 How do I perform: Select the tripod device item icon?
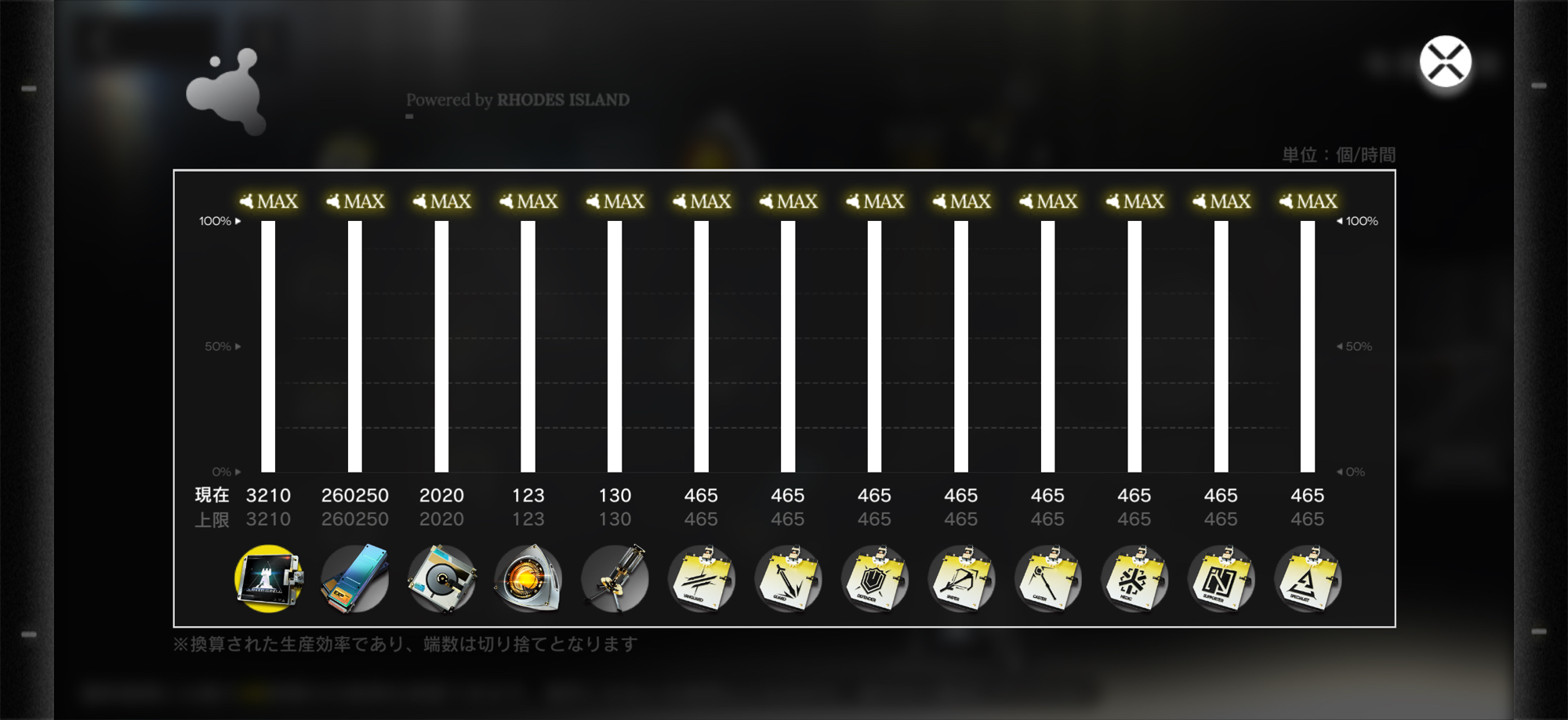(615, 579)
